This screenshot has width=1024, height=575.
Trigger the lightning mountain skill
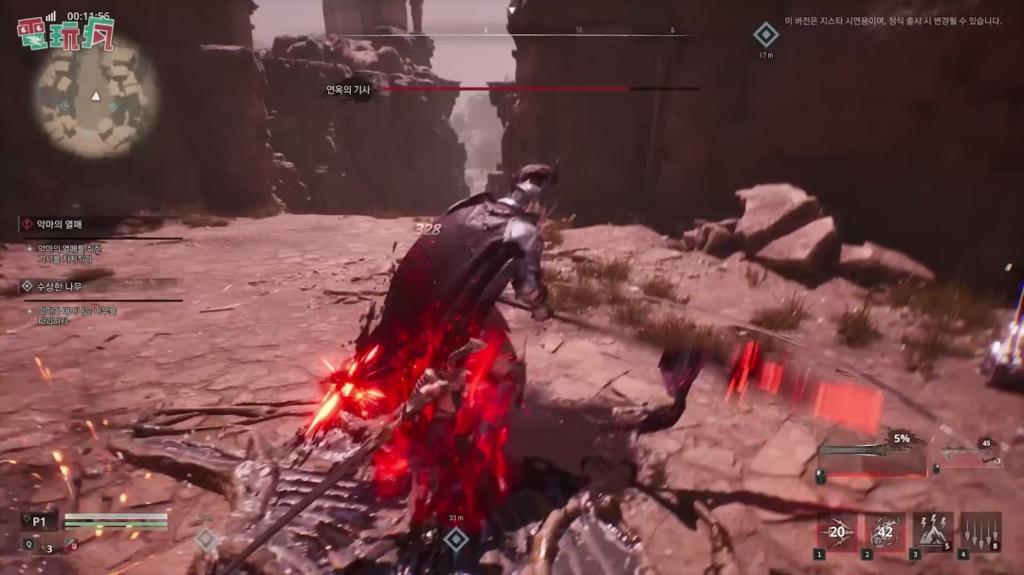point(932,532)
